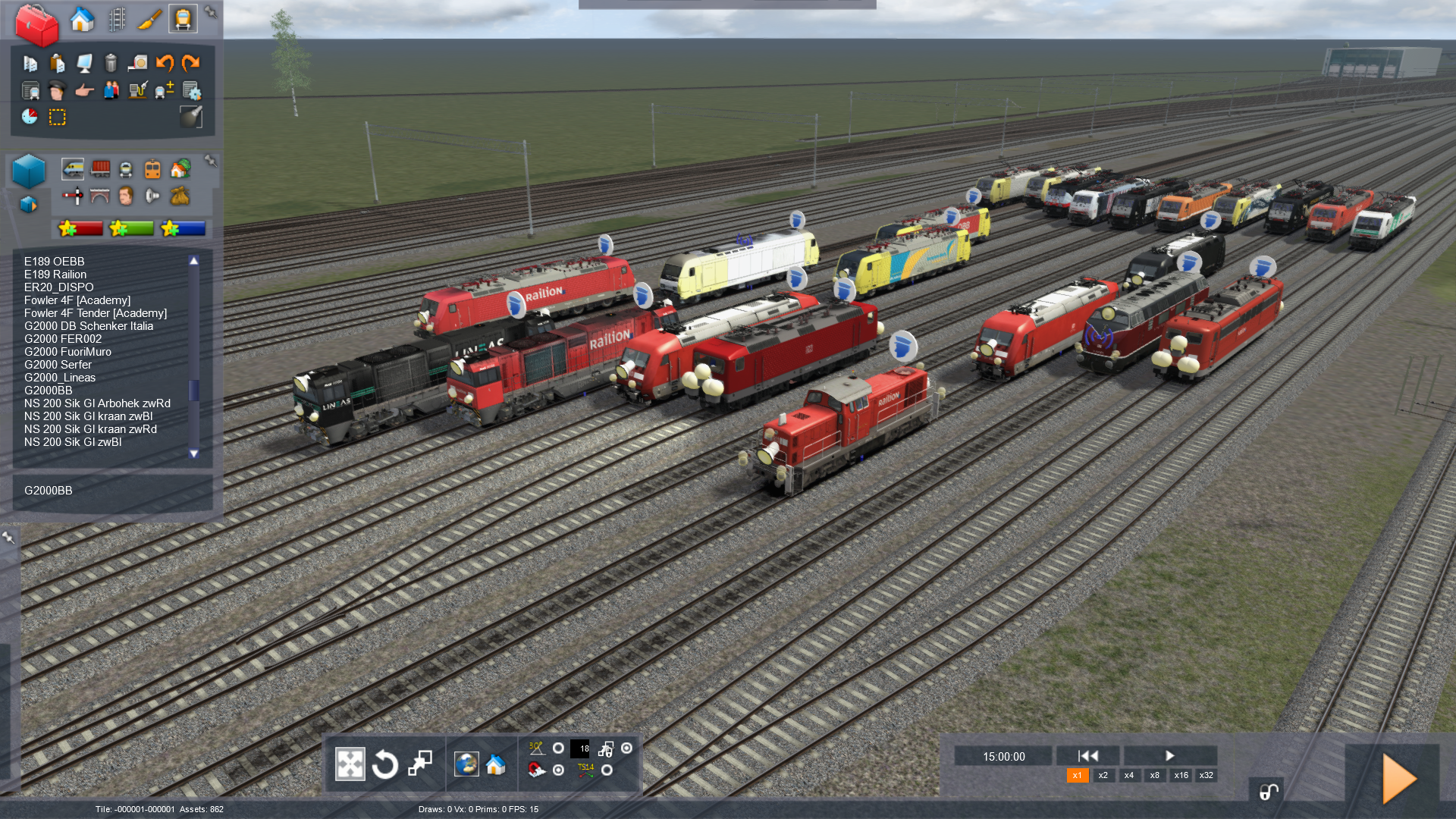Select the paintbrush tool tab

pos(149,19)
